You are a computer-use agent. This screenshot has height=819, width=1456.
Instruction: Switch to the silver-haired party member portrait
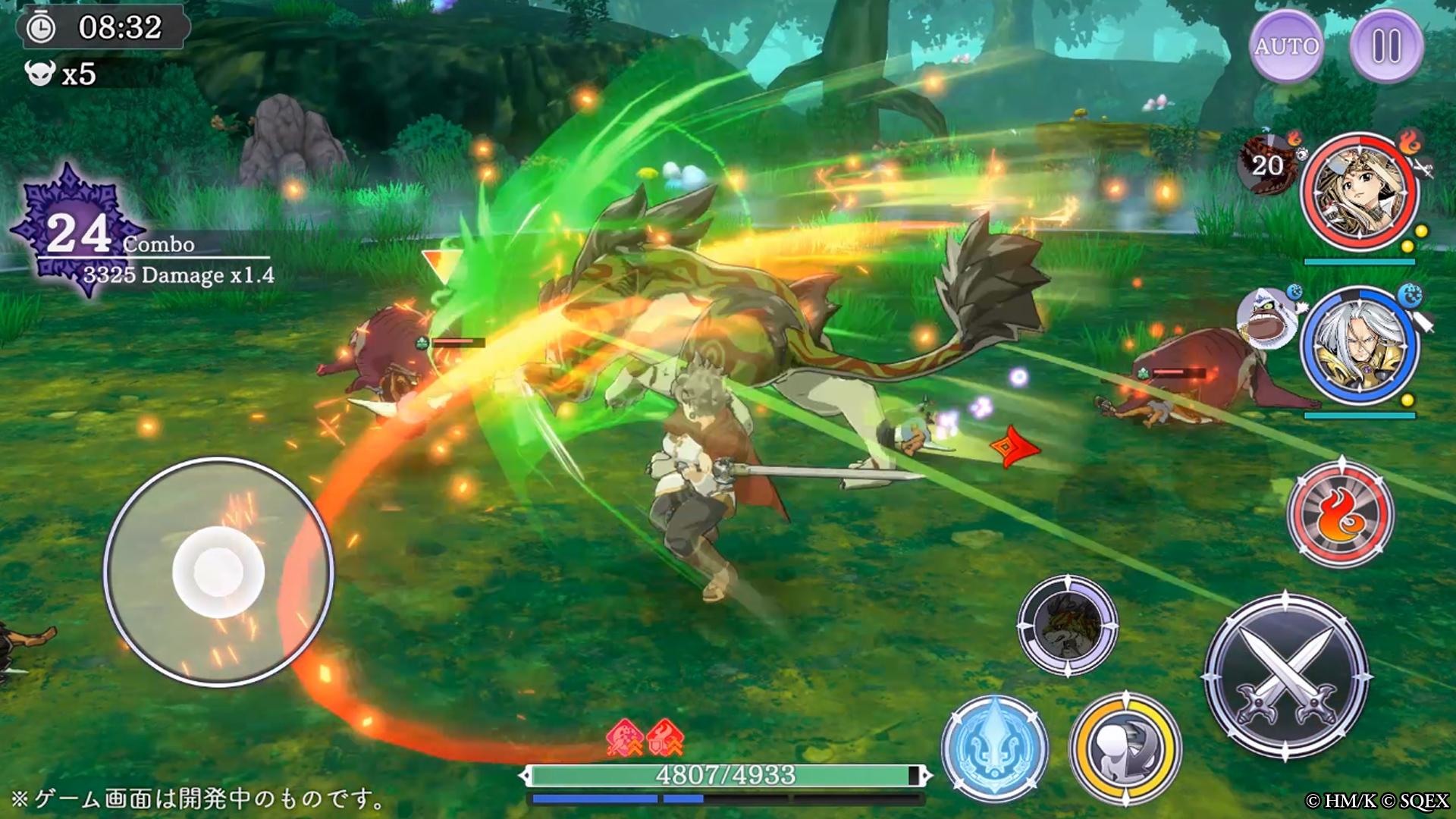pos(1359,345)
